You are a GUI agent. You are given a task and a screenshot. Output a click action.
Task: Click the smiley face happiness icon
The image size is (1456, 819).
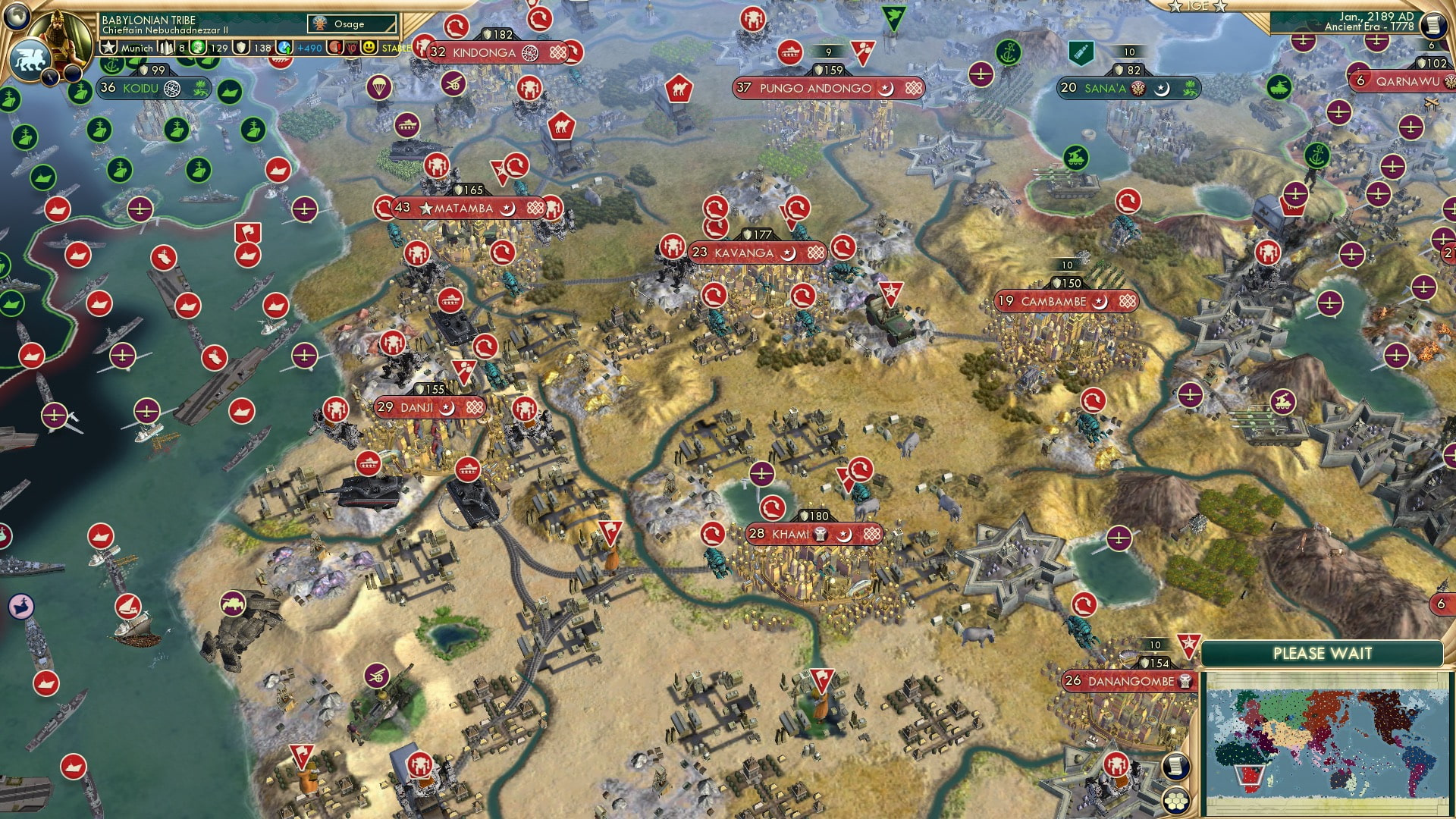point(371,47)
